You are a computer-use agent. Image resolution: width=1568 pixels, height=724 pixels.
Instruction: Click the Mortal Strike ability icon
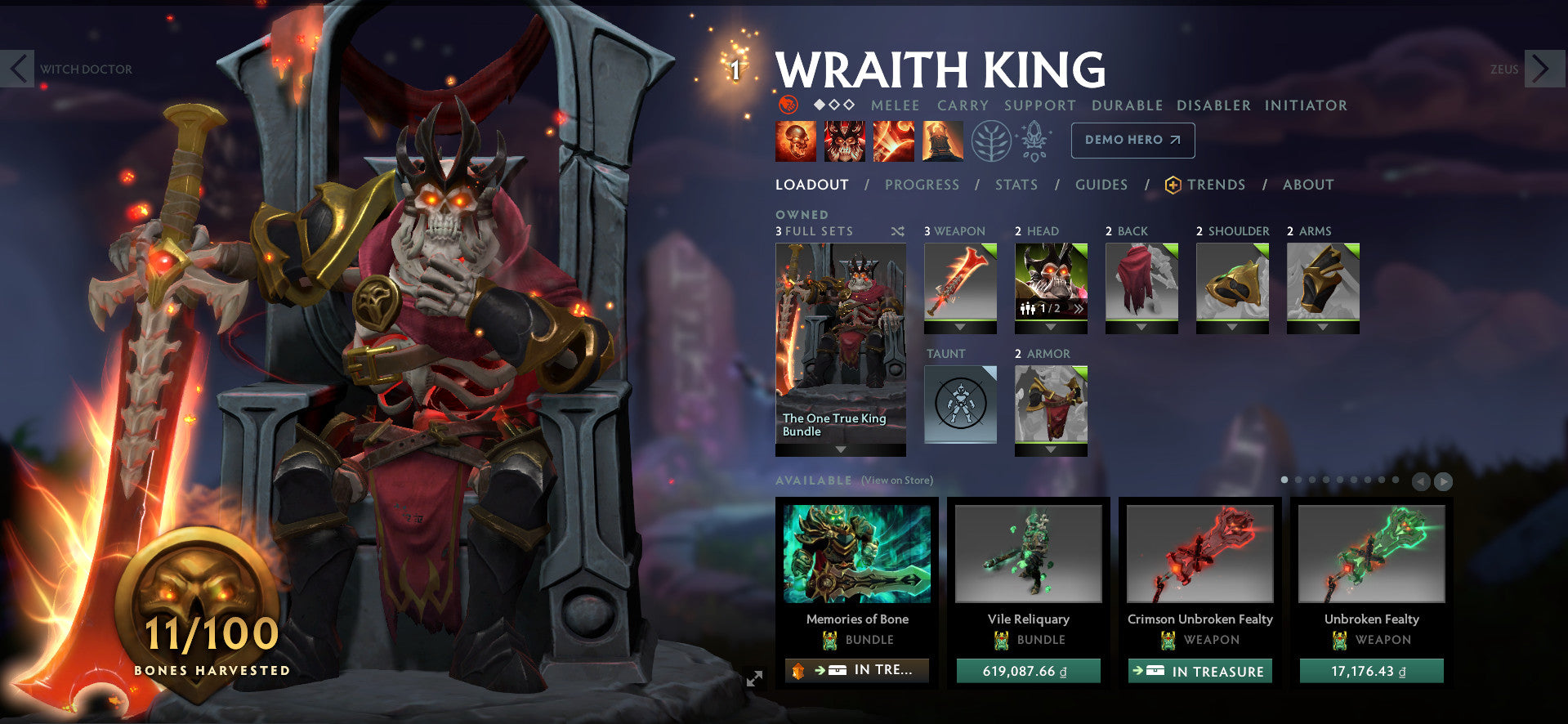click(x=893, y=141)
